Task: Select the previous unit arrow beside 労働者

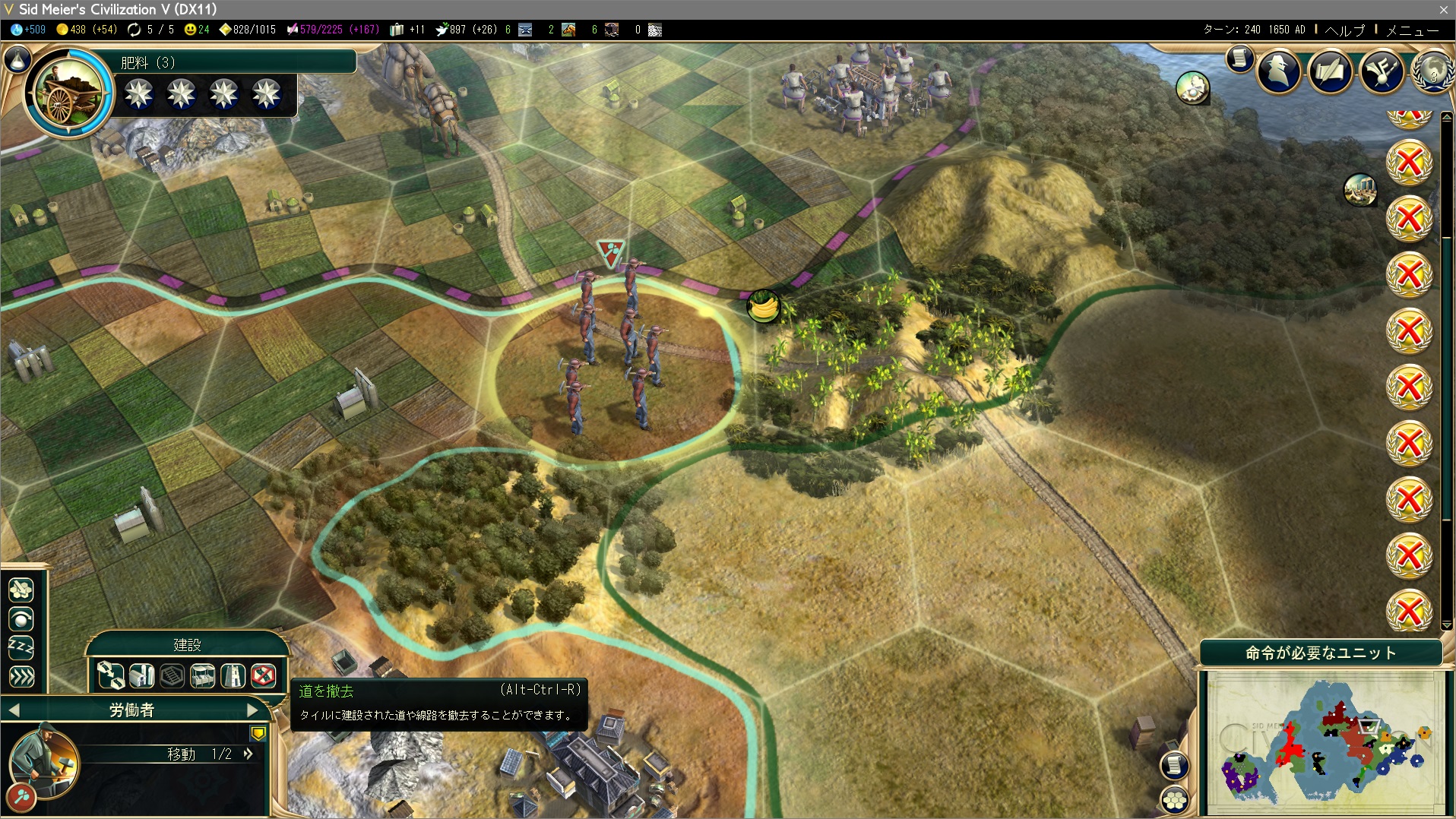Action: point(14,710)
